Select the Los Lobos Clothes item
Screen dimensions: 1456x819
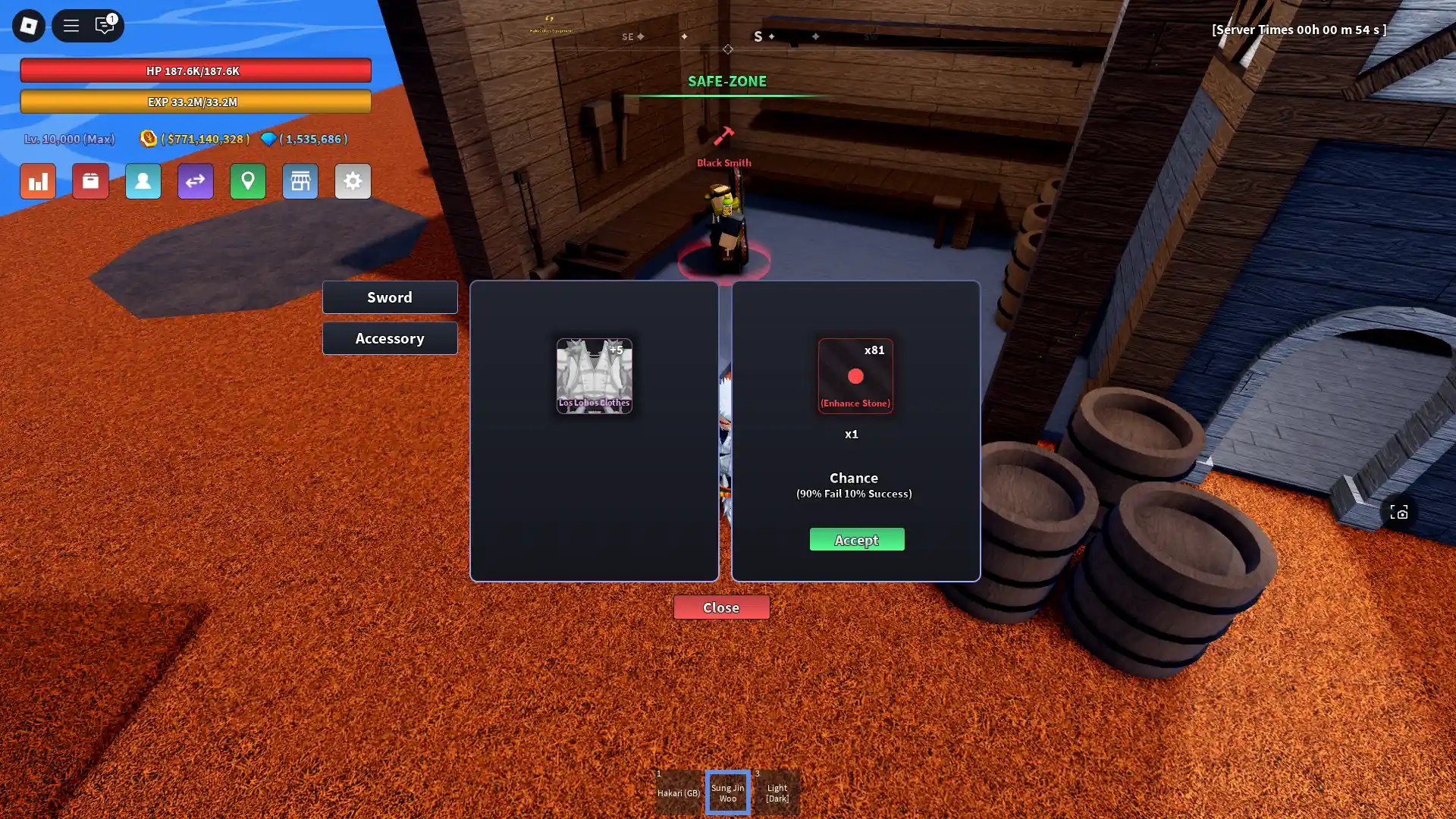(x=595, y=375)
